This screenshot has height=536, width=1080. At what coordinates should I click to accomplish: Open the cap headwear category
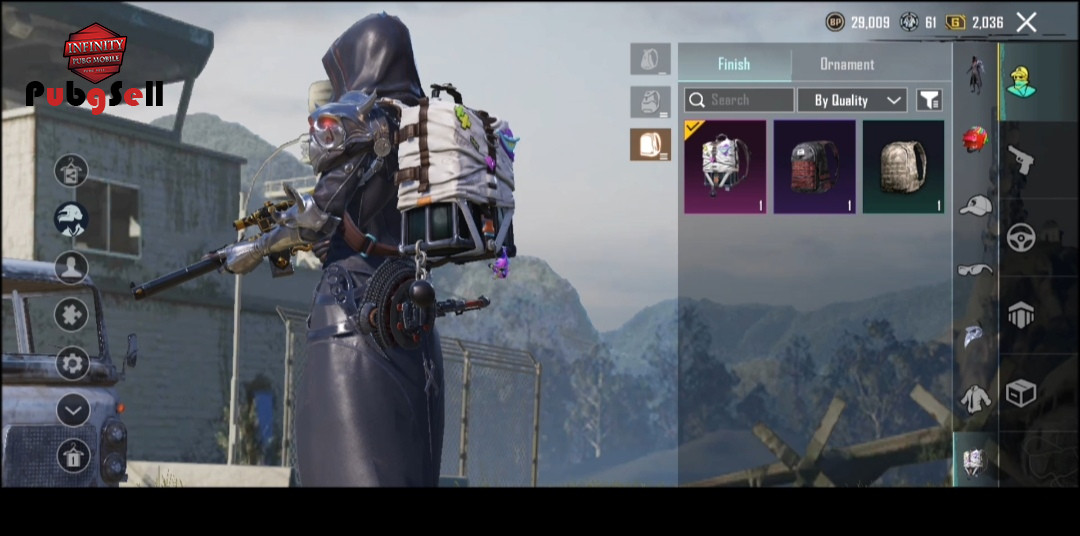(x=975, y=205)
